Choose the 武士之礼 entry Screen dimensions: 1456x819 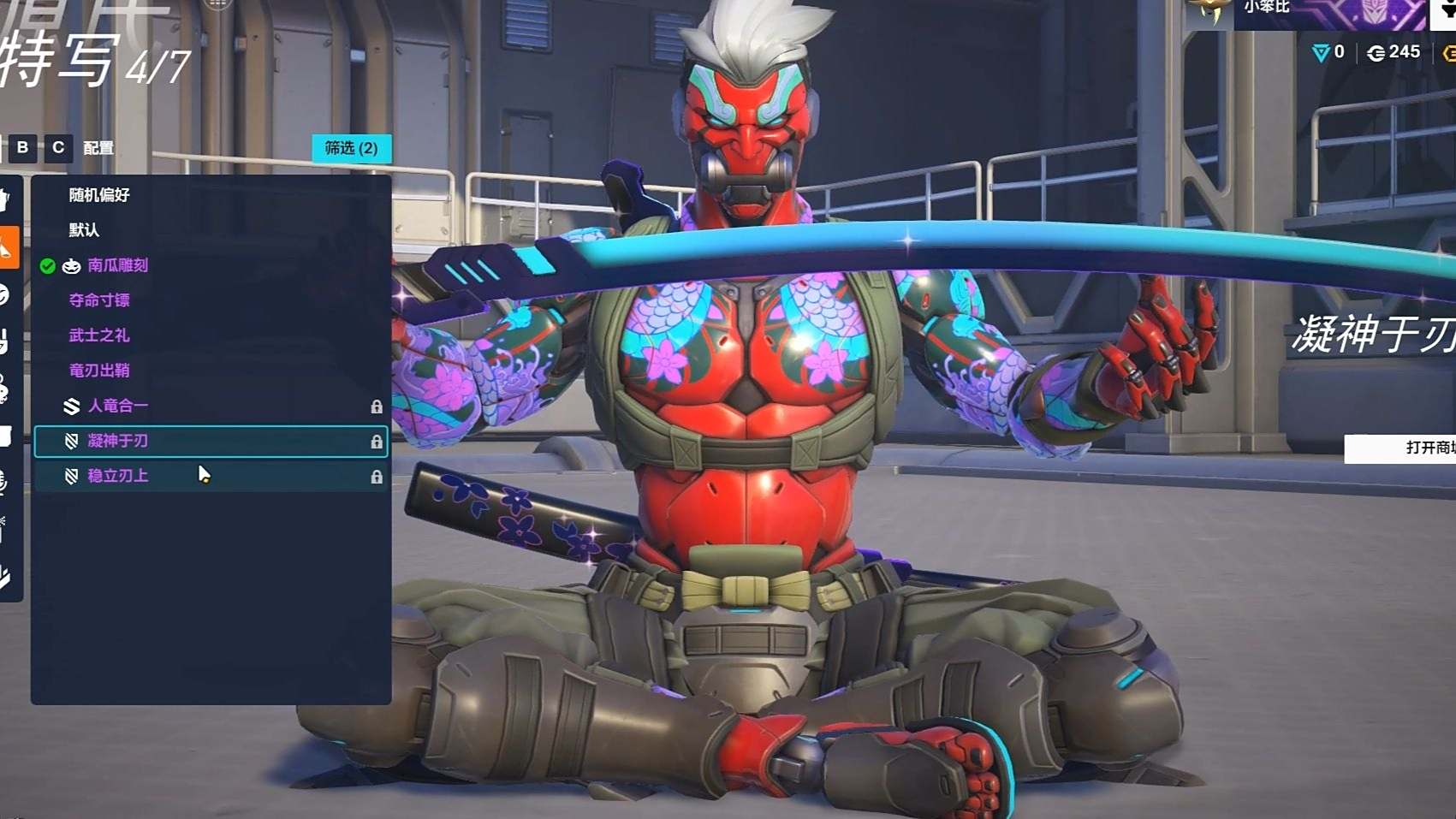[x=99, y=335]
